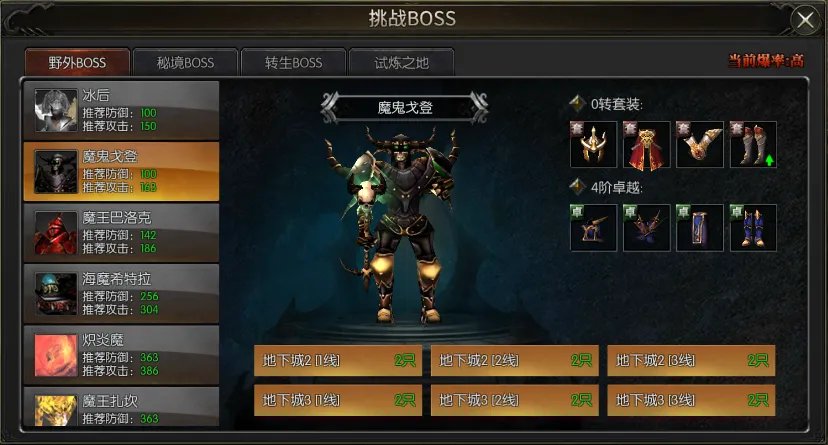The image size is (828, 445).
Task: Go to 地下城2 [1线]
Action: point(338,361)
